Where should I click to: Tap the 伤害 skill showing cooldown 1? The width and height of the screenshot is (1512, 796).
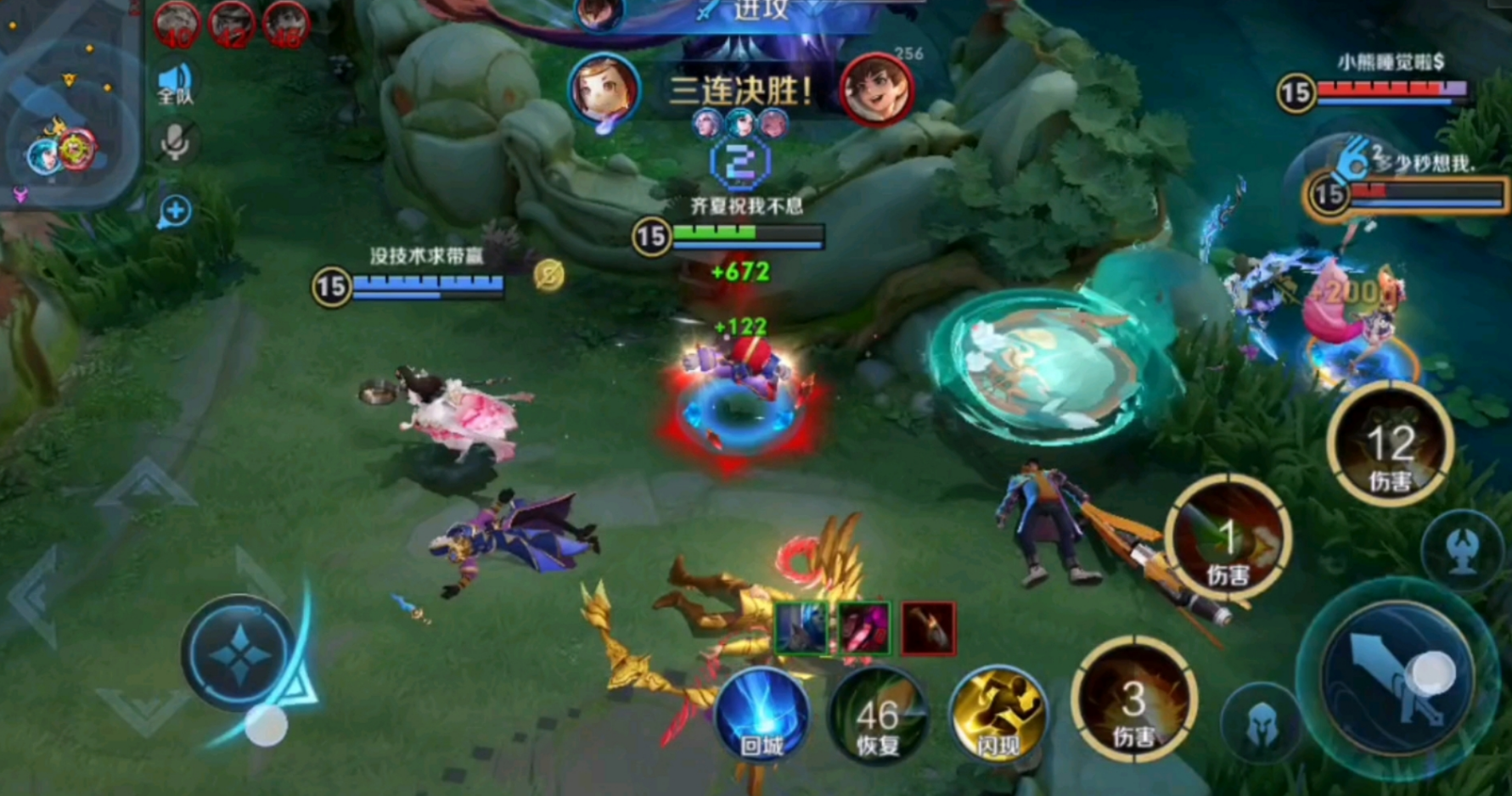(x=1228, y=539)
